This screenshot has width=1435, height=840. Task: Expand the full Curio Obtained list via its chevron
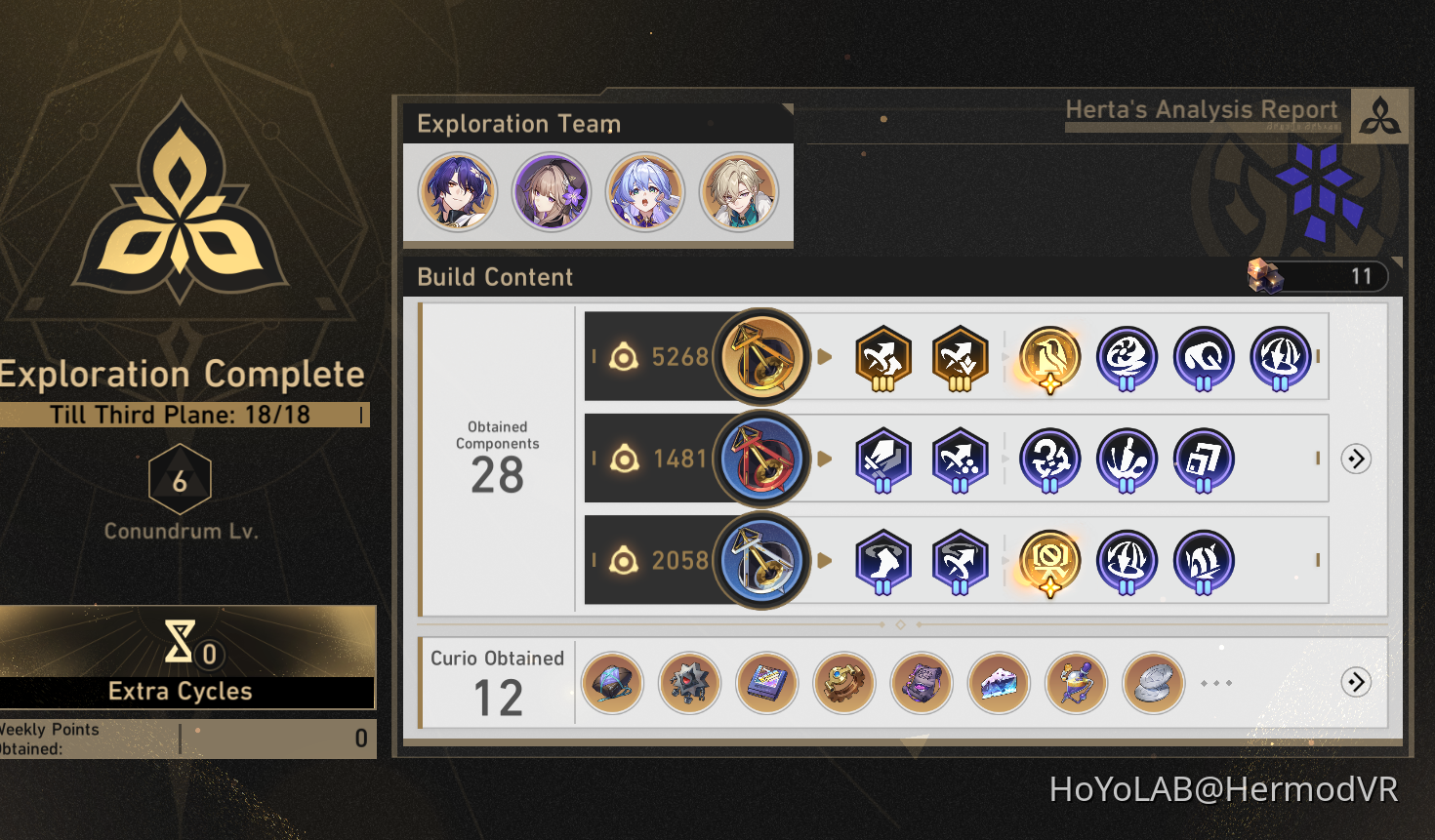[x=1356, y=683]
